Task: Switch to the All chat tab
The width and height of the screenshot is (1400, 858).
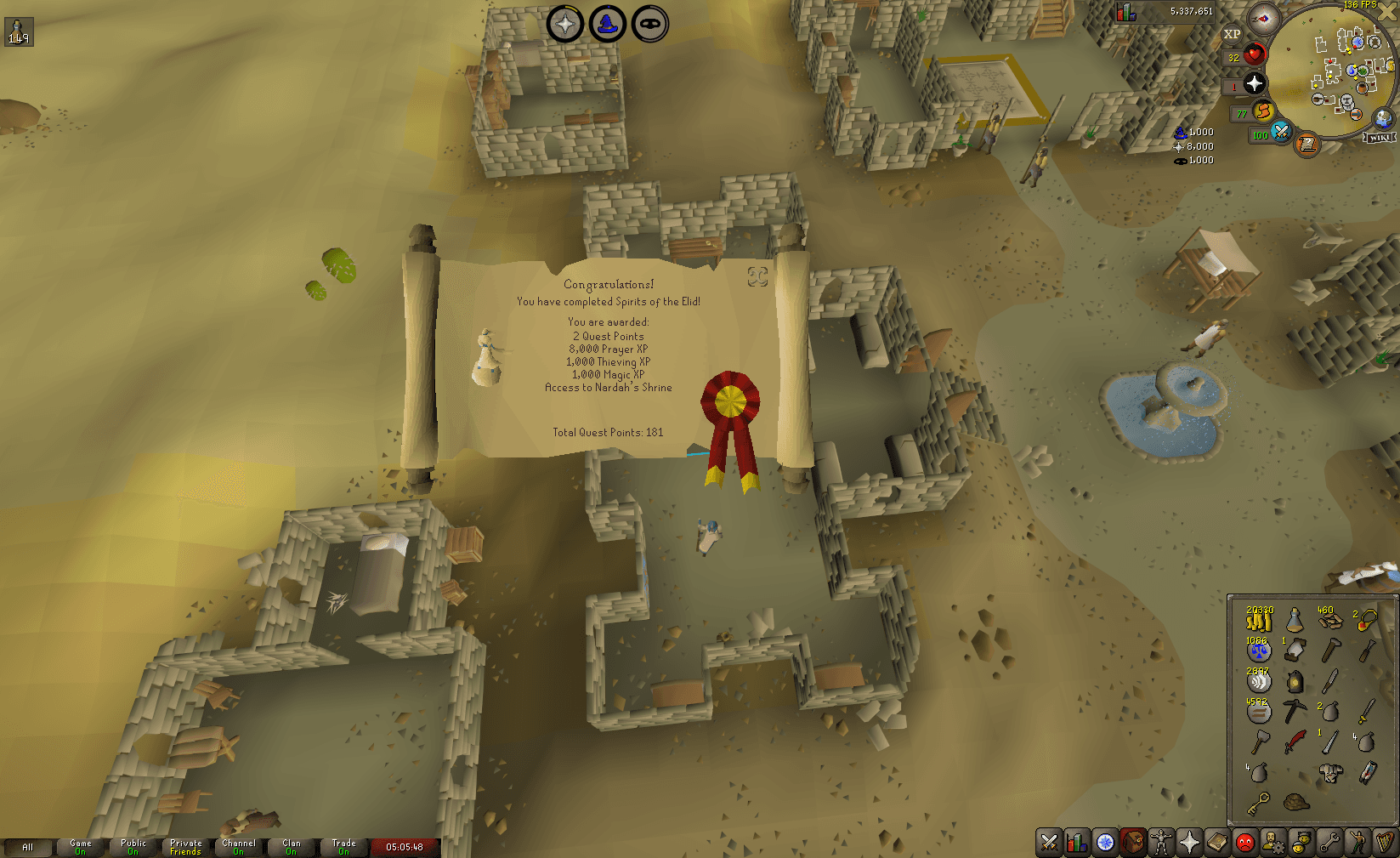Action: [30, 847]
